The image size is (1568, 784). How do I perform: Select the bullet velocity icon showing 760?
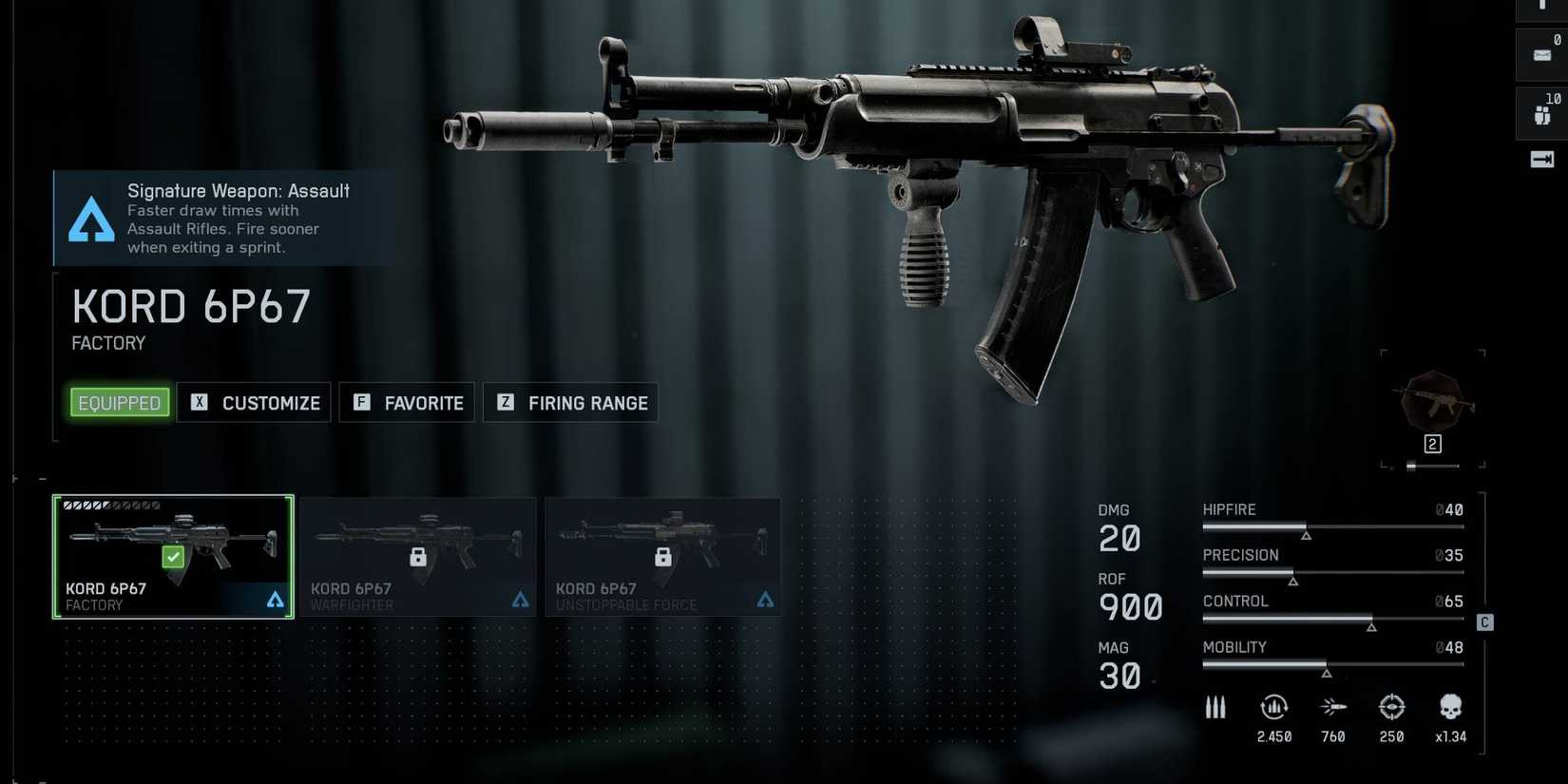coord(1333,707)
